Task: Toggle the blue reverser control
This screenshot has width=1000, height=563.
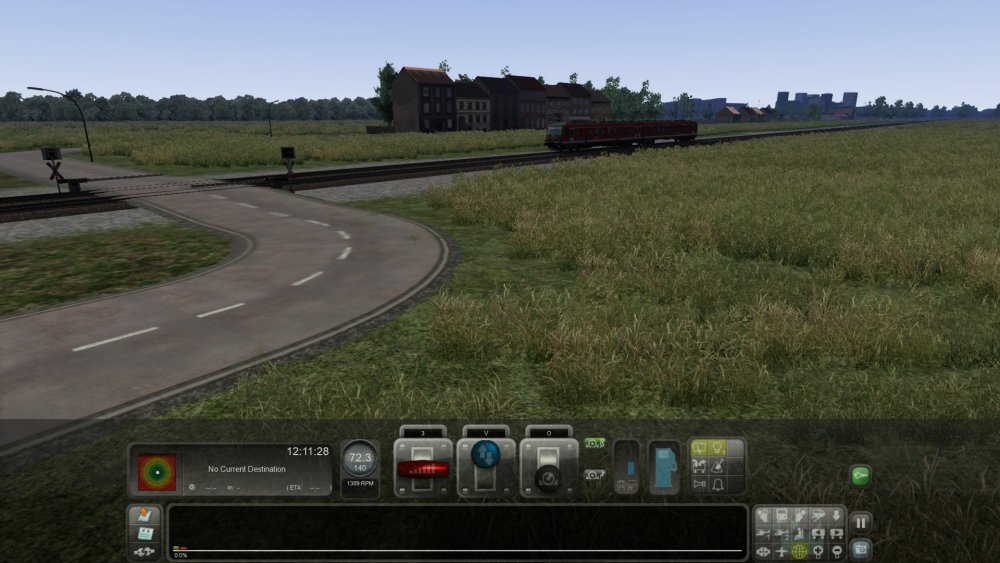Action: point(486,456)
